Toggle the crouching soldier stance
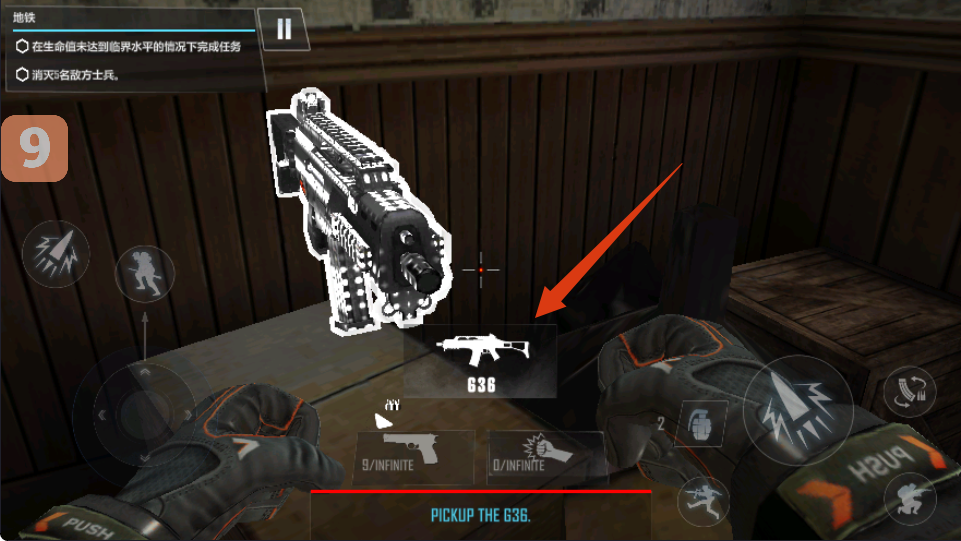Image resolution: width=961 pixels, height=541 pixels. tap(909, 497)
